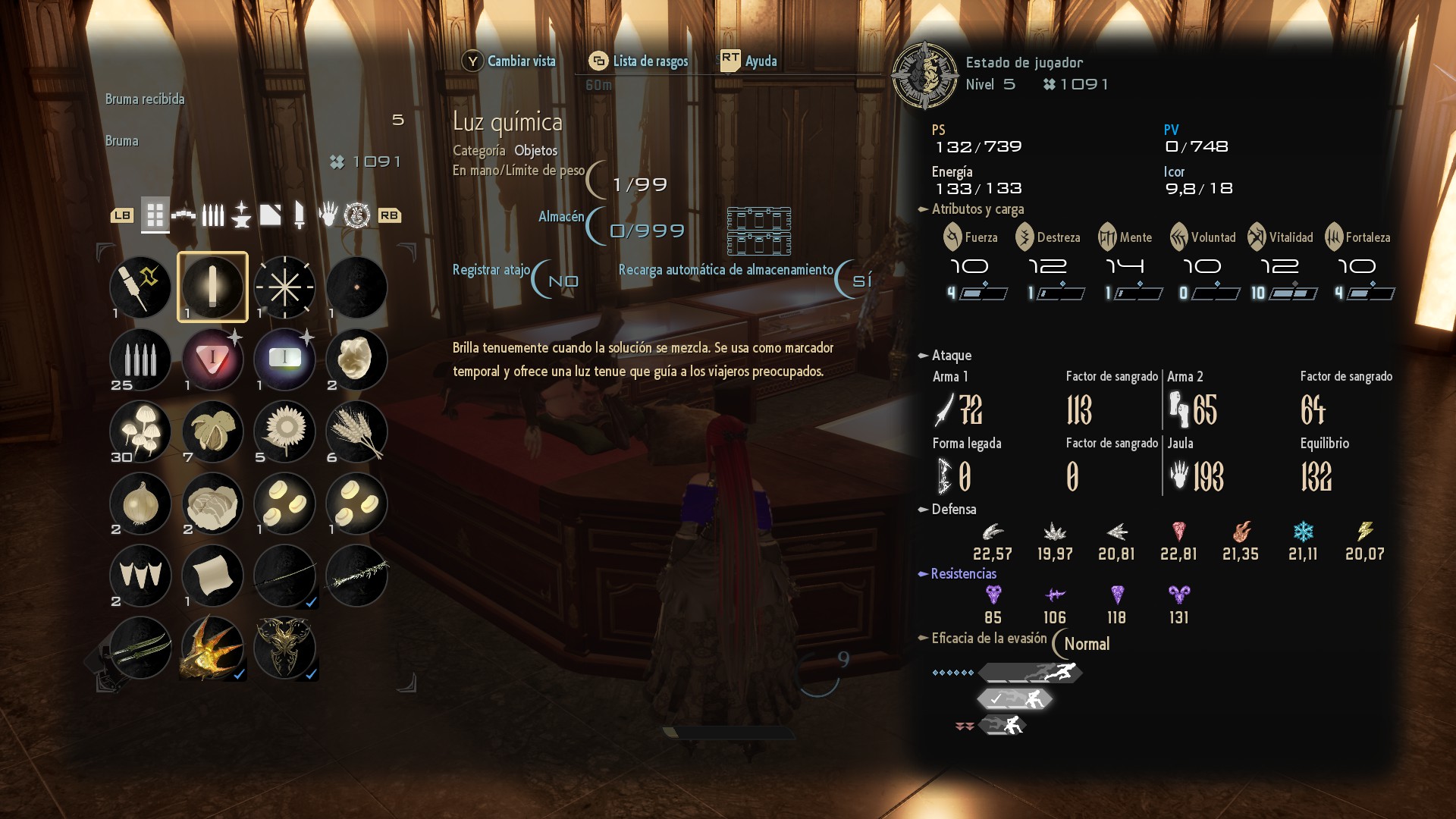Select the Luz química glow stick slot
Screen dimensions: 1456x819
point(212,287)
